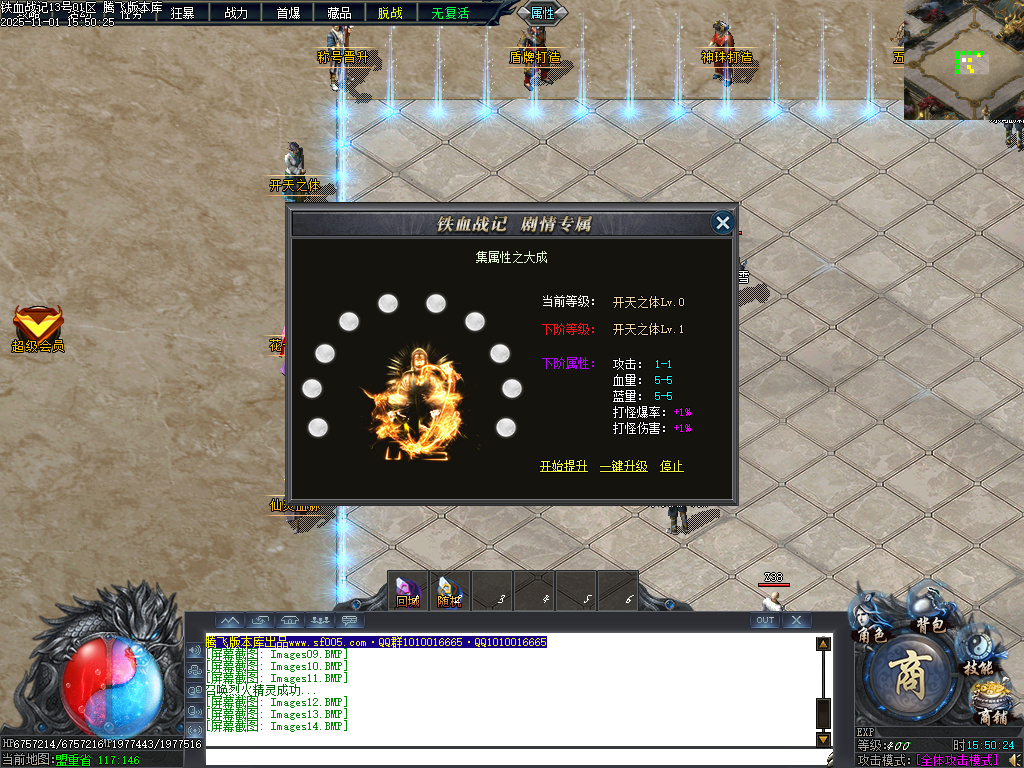Screen dimensions: 1024x768
Task: Open the 超级会员 VIP icon
Action: (38, 329)
